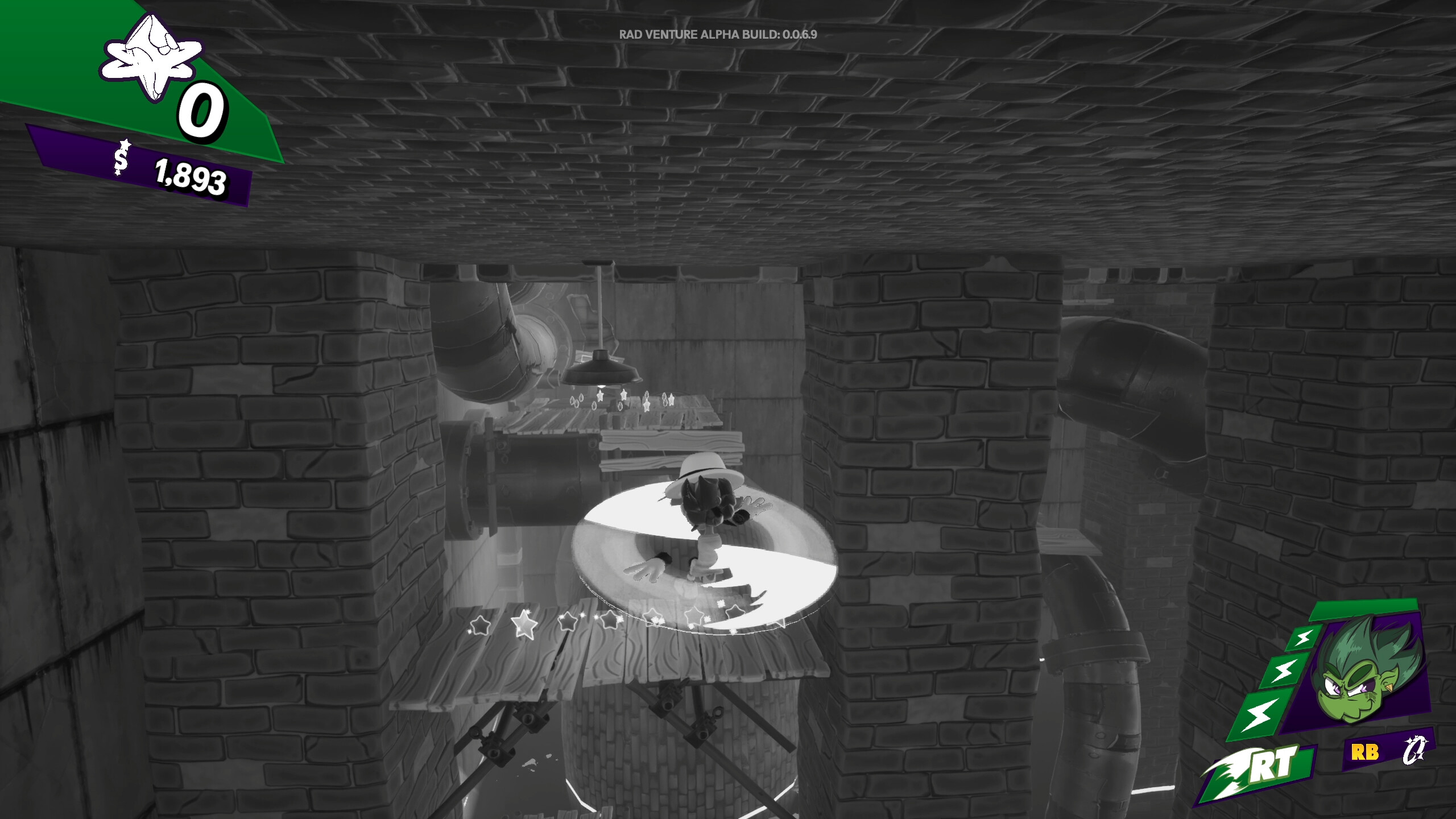Select the topmost lightning bolt stamina pip

tap(1305, 639)
